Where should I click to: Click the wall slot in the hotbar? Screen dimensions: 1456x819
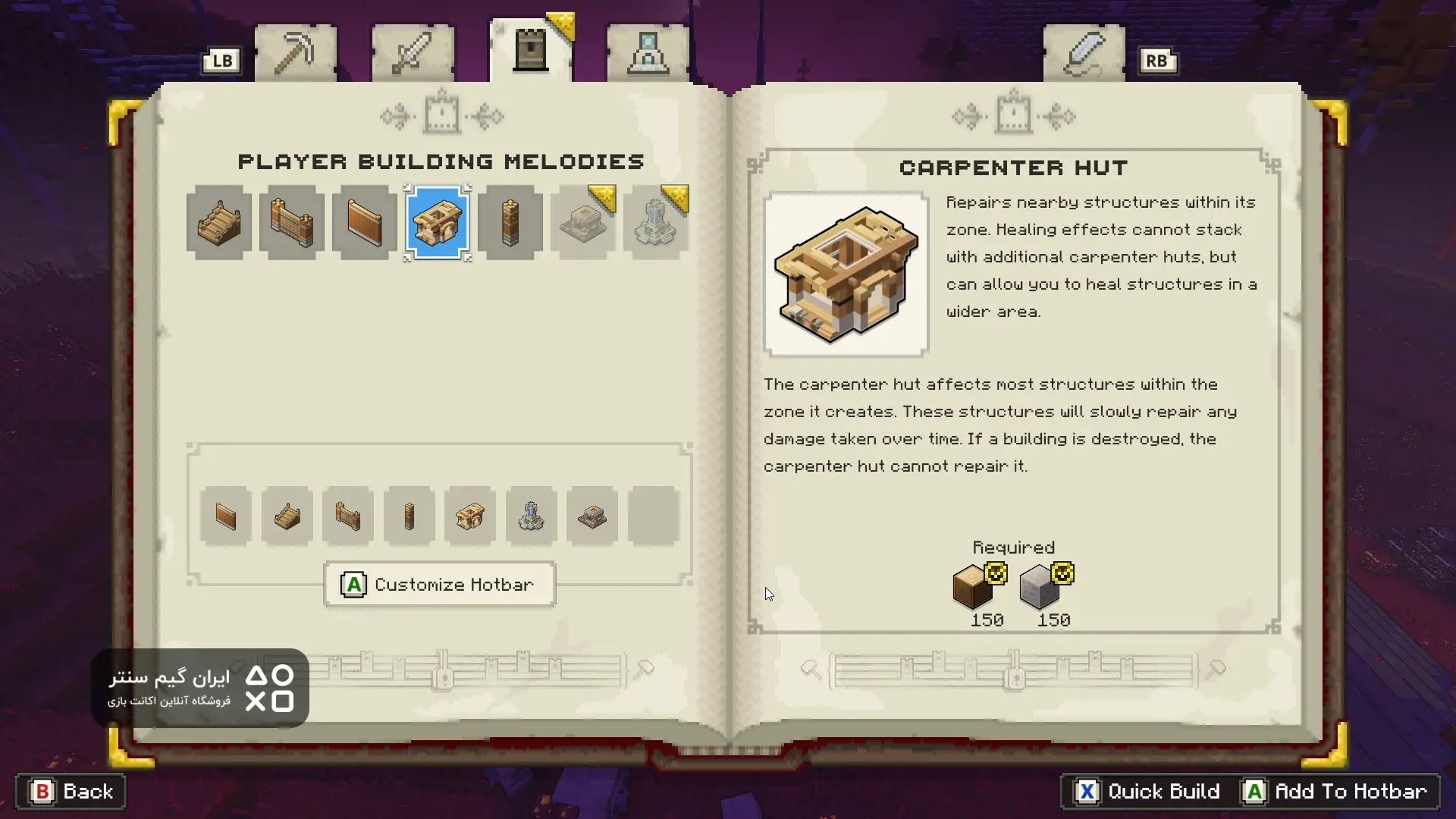pos(226,516)
